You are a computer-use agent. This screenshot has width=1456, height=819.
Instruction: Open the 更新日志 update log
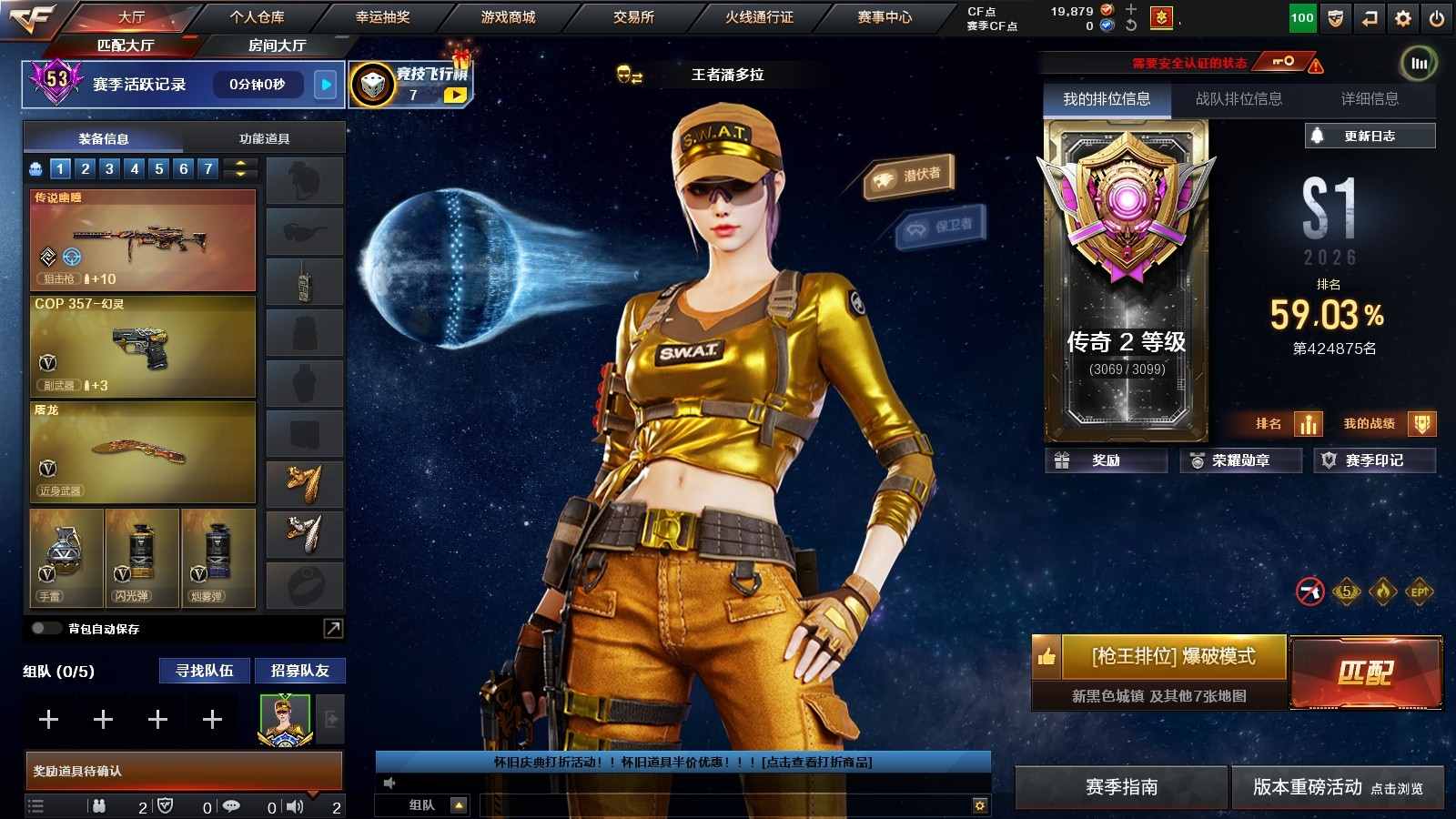click(x=1370, y=136)
